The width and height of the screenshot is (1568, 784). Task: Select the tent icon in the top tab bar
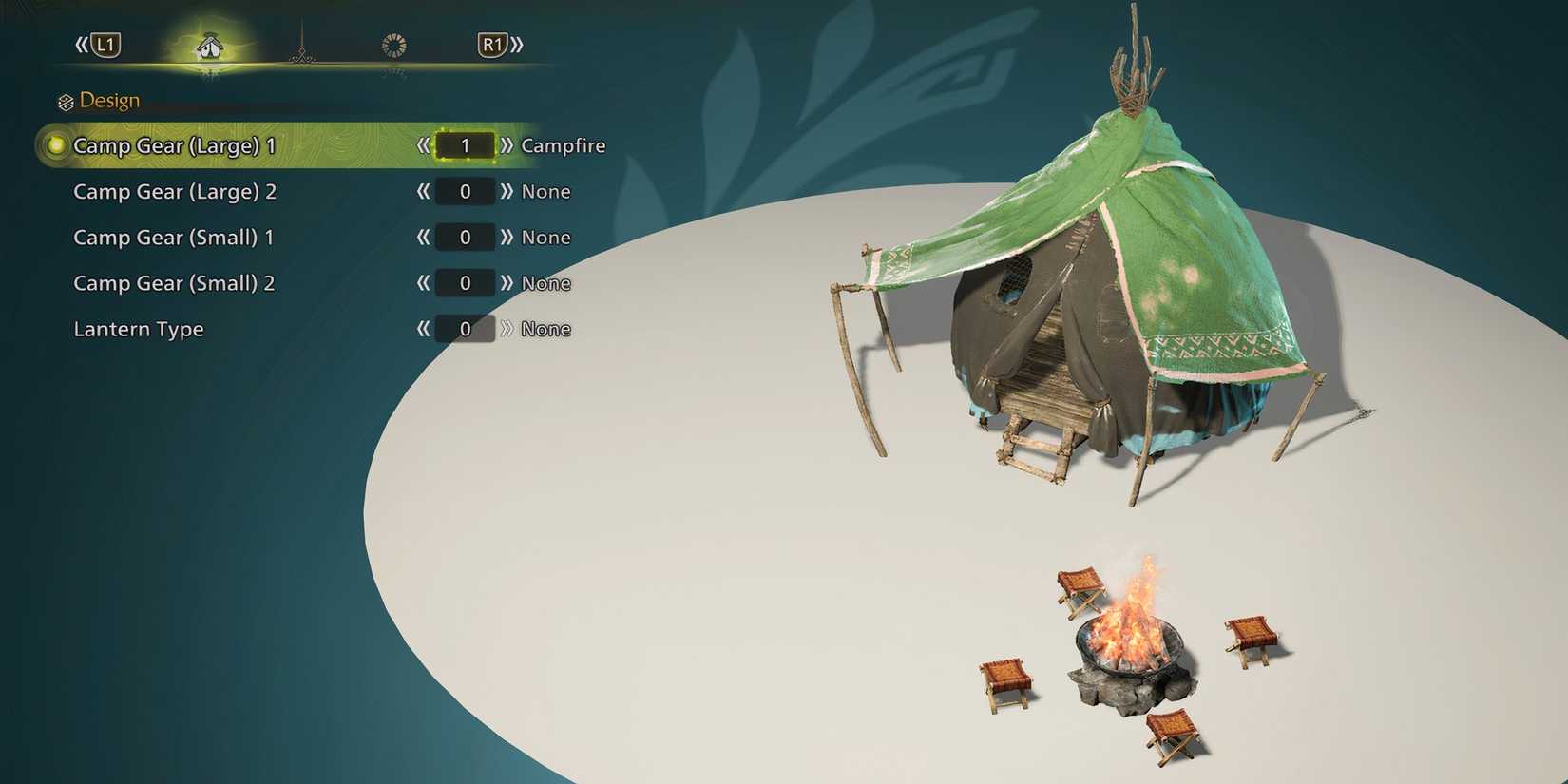pyautogui.click(x=209, y=48)
